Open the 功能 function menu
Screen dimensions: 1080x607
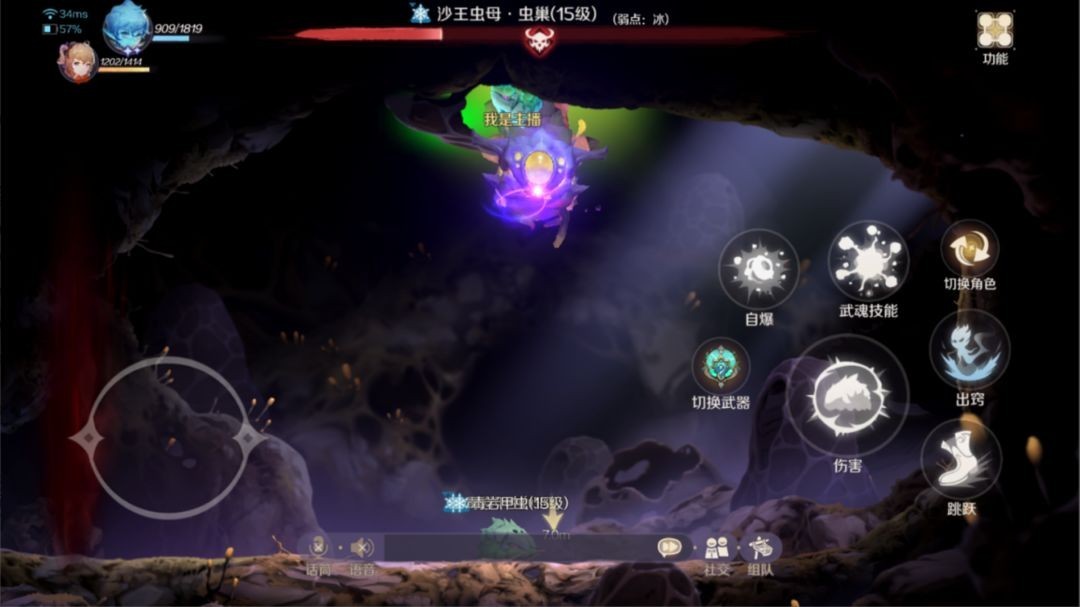[x=994, y=31]
